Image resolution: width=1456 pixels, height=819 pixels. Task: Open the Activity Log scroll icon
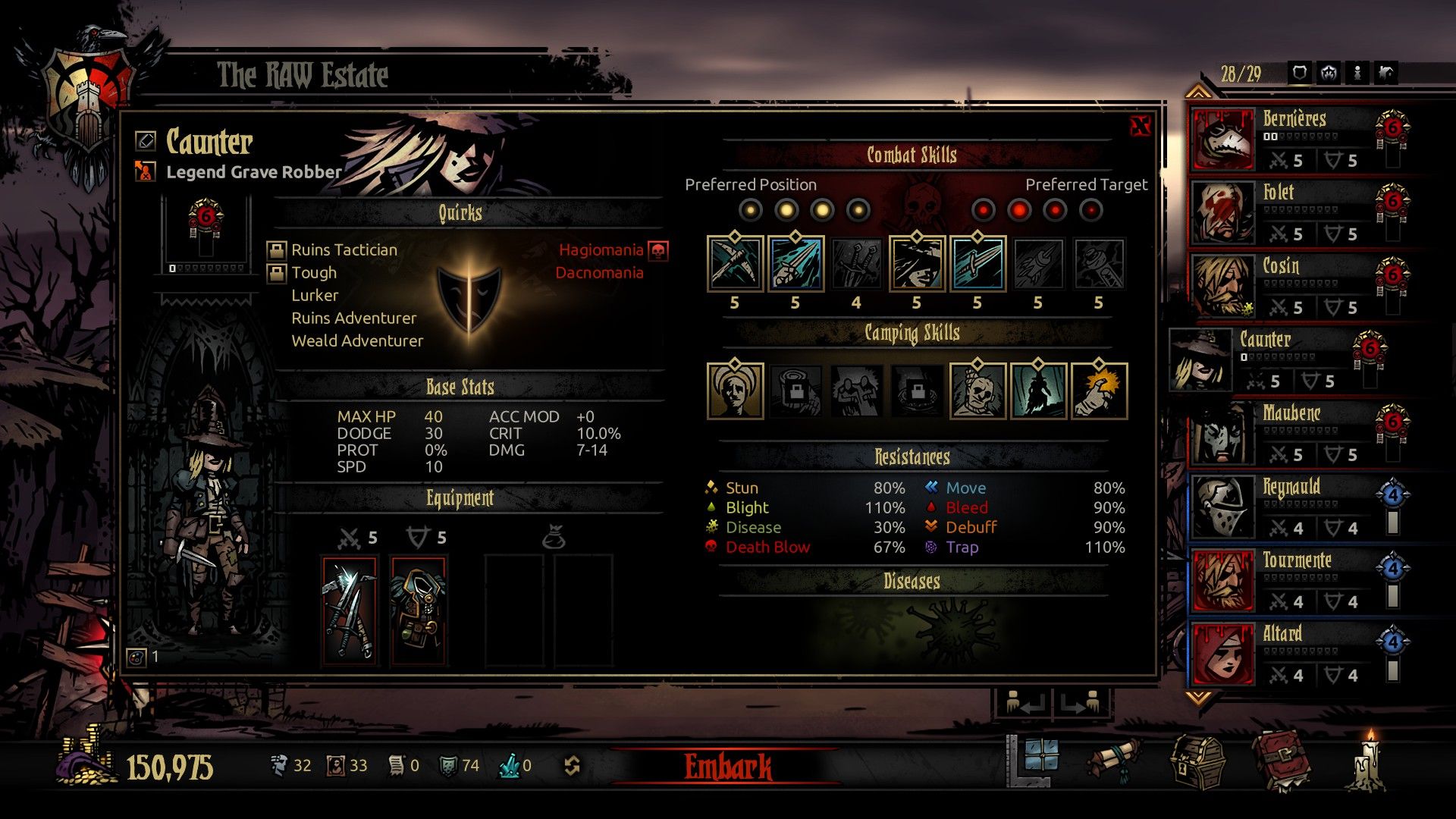pyautogui.click(x=1115, y=758)
